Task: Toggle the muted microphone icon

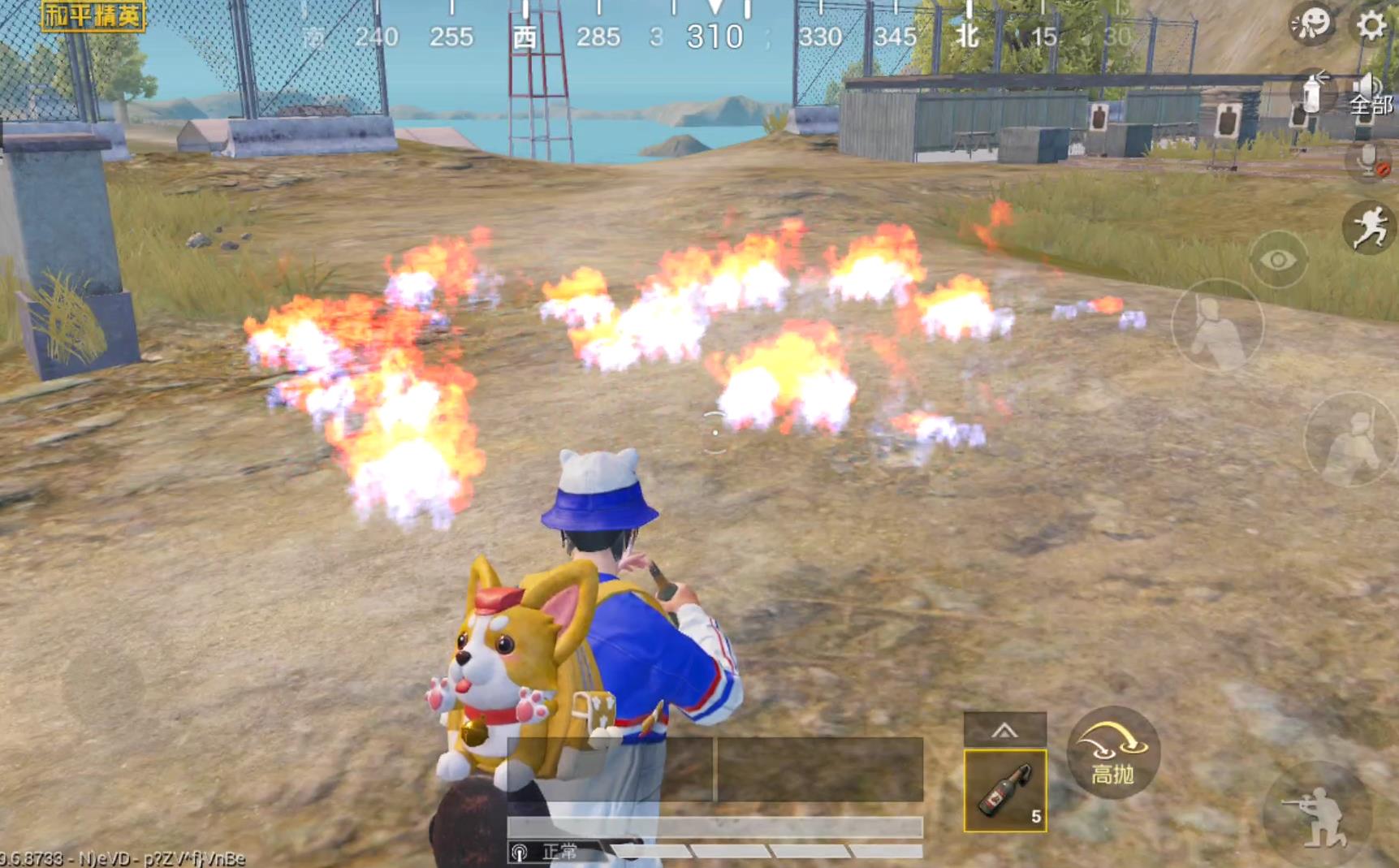Action: (x=1369, y=160)
